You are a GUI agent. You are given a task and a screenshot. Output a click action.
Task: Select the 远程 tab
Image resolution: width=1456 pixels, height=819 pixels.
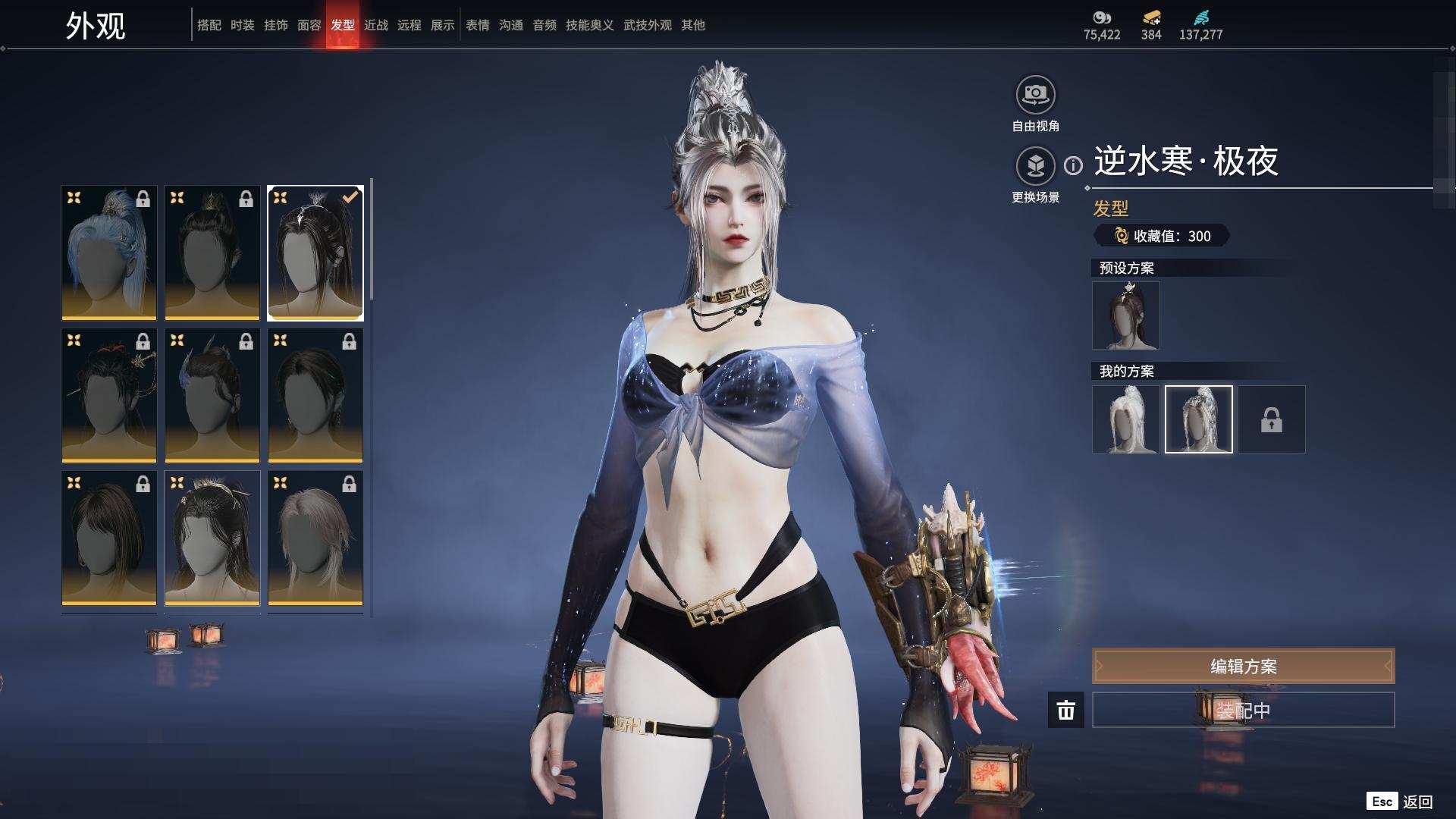pos(409,25)
